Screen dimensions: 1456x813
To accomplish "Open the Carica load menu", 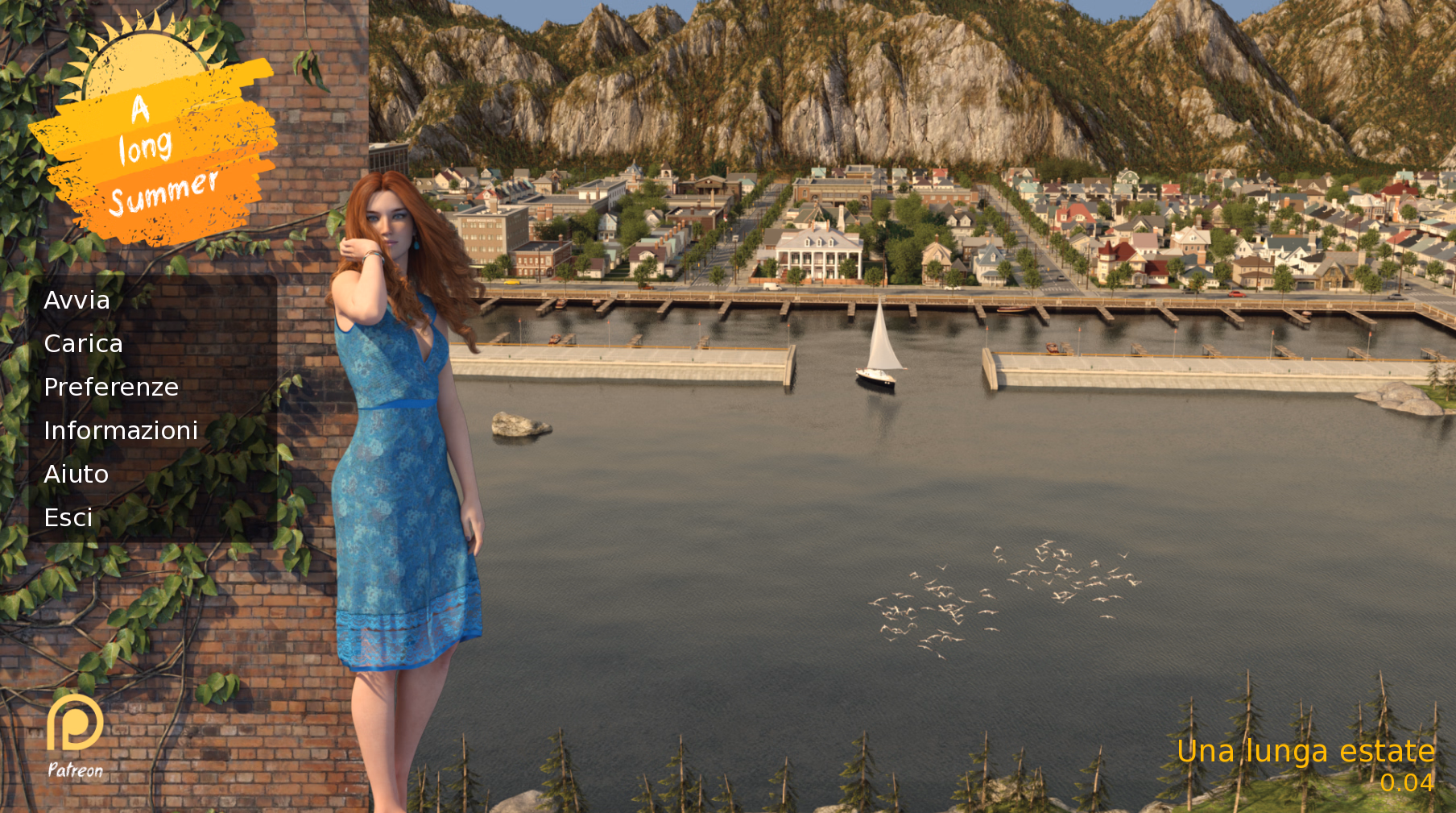I will [x=83, y=344].
